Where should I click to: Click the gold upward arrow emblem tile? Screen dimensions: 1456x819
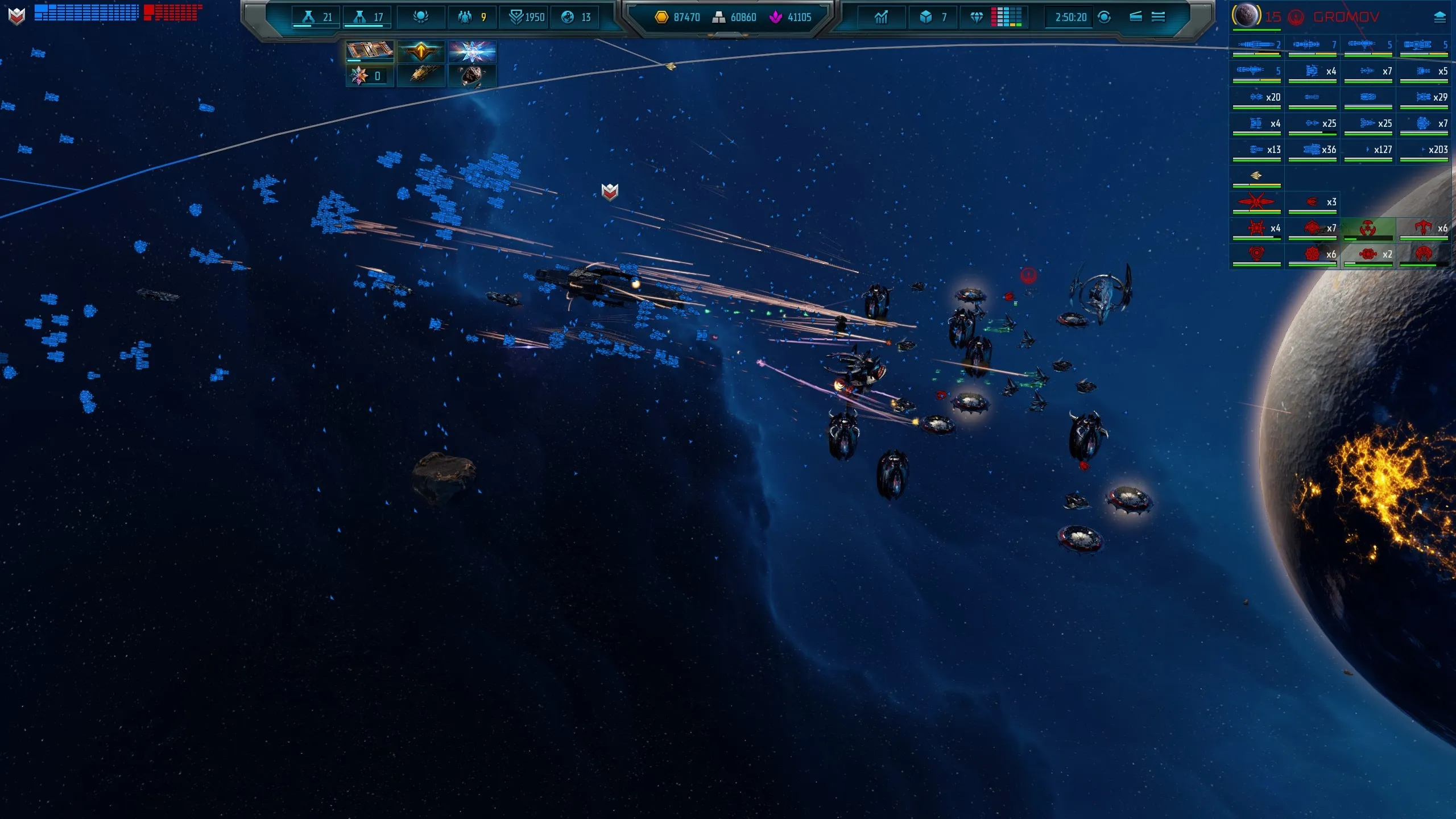(x=421, y=52)
